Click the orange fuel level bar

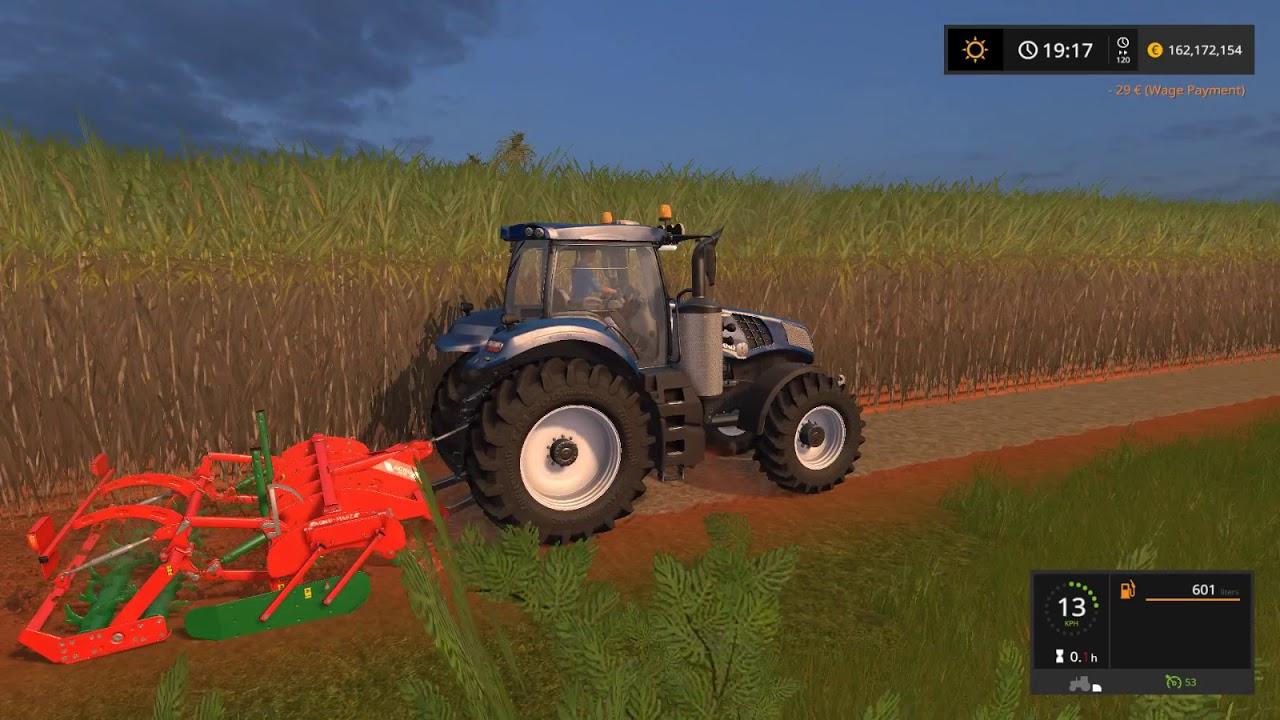point(1192,600)
